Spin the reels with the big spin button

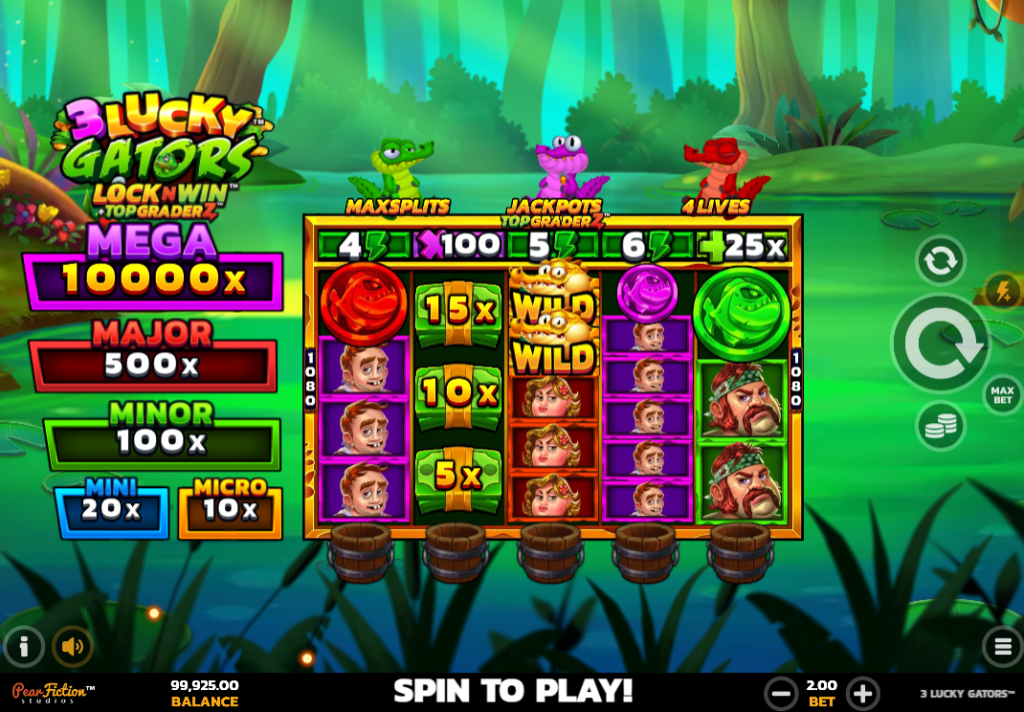point(940,343)
